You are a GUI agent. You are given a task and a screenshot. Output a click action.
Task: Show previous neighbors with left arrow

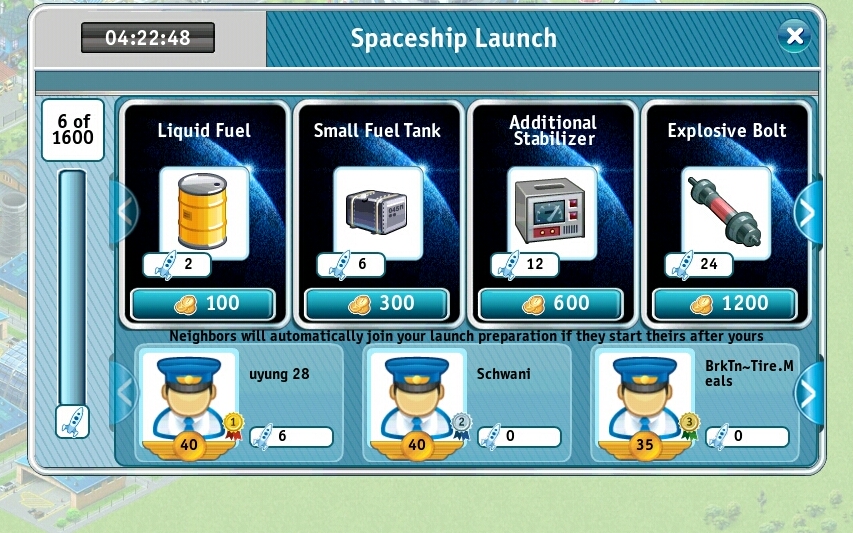(126, 394)
